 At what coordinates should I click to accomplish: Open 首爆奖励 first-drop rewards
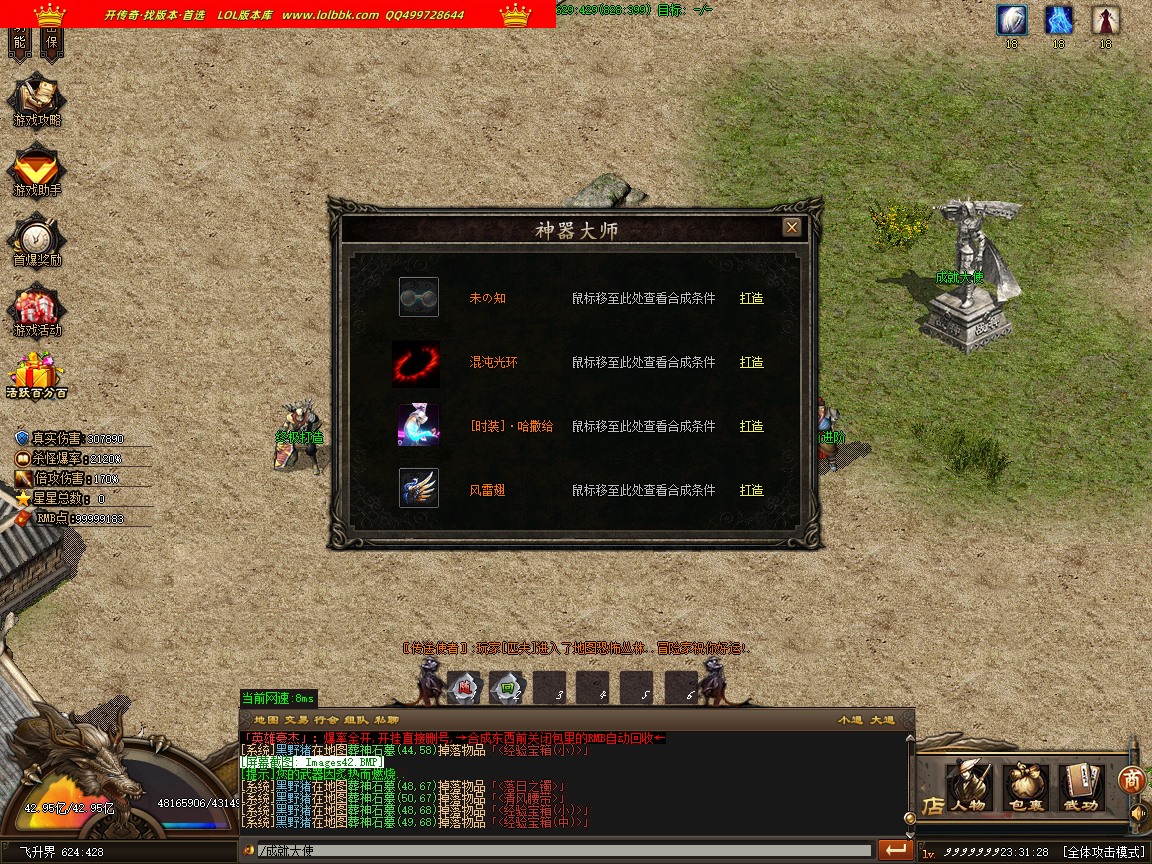click(x=37, y=242)
